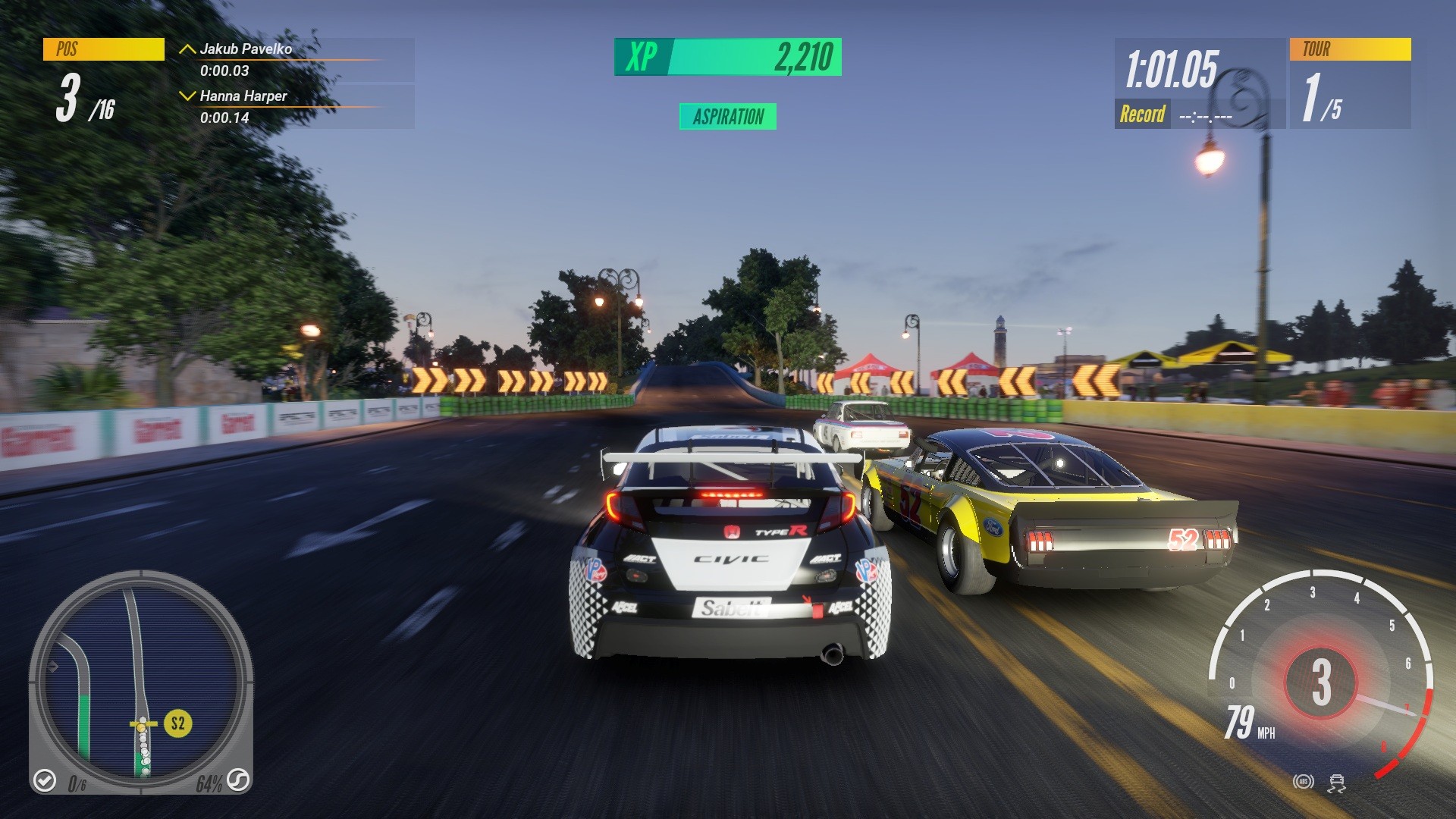
Task: Click the Record label beside the lap timer
Action: [x=1144, y=115]
